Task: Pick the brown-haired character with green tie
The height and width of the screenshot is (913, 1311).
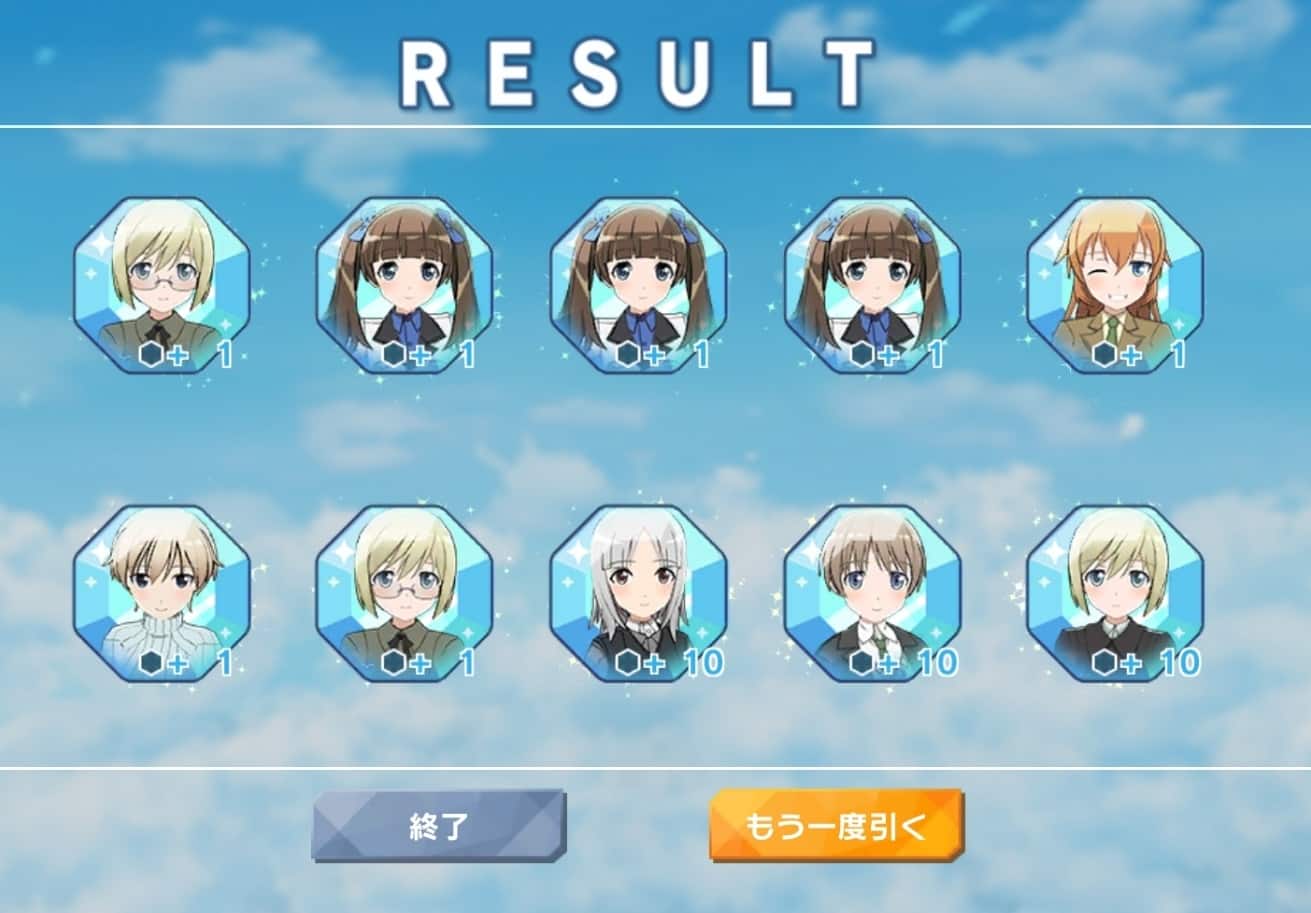Action: coord(871,593)
